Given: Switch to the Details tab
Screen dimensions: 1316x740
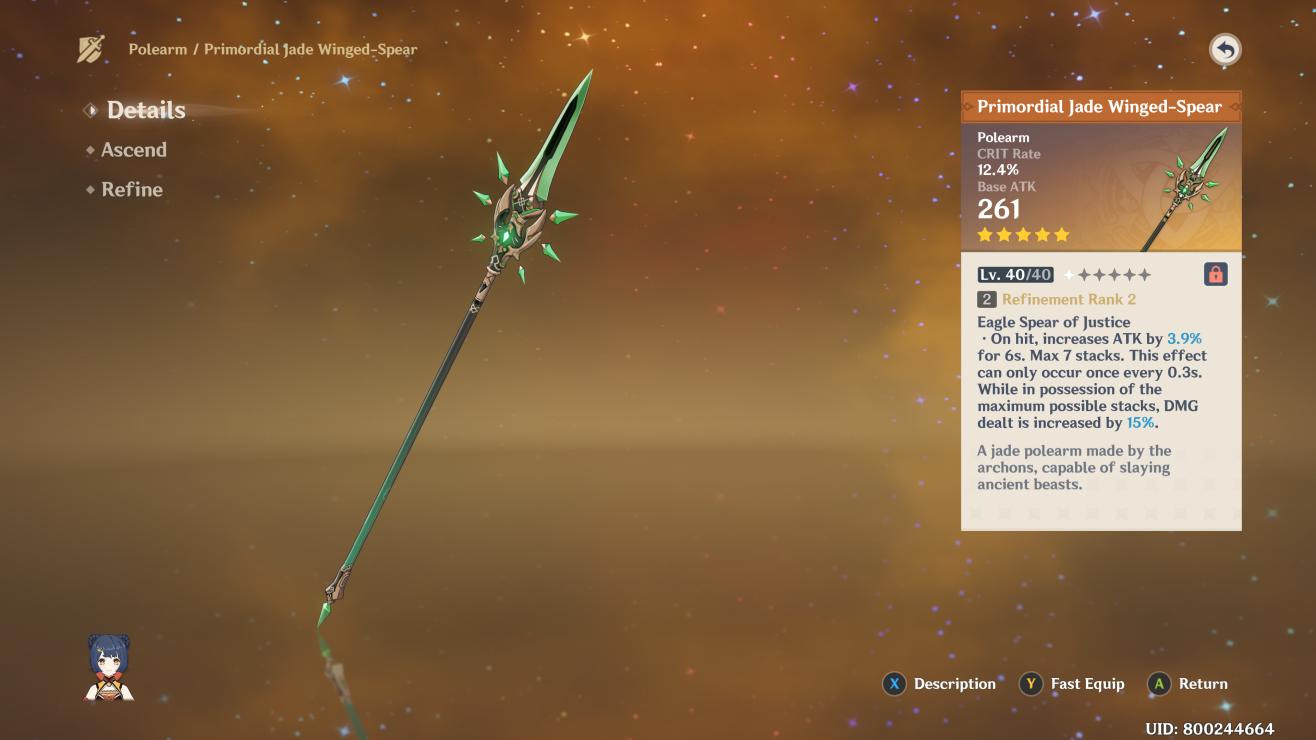Looking at the screenshot, I should (x=145, y=110).
